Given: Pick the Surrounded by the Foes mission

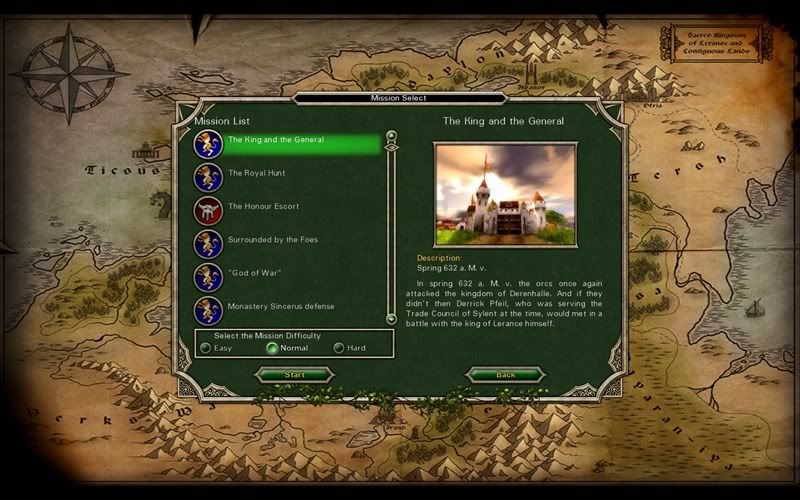Looking at the screenshot, I should tap(273, 239).
